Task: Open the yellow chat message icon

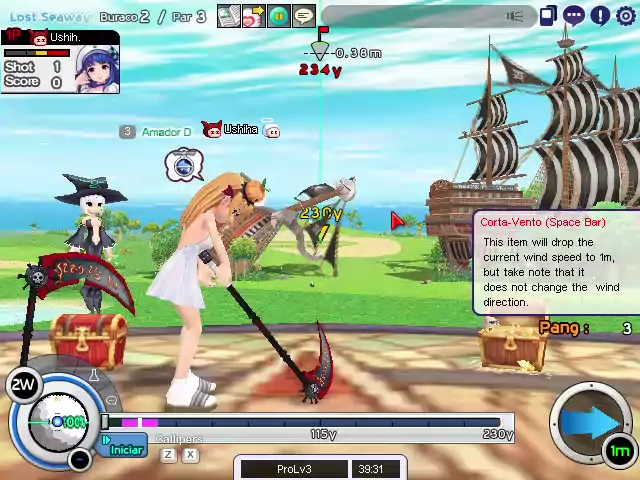Action: 304,16
